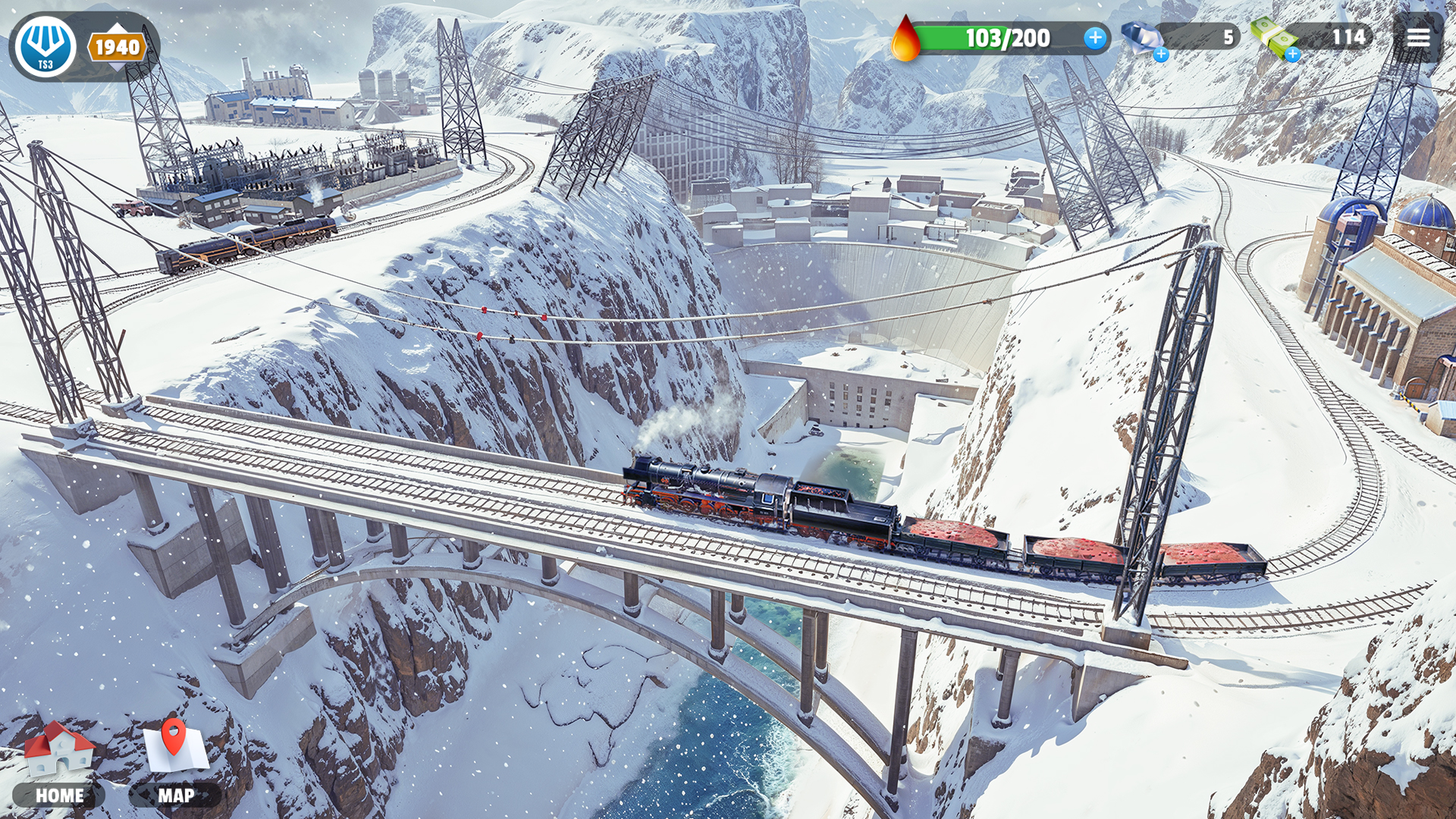Open the hamburger menu

[x=1417, y=38]
